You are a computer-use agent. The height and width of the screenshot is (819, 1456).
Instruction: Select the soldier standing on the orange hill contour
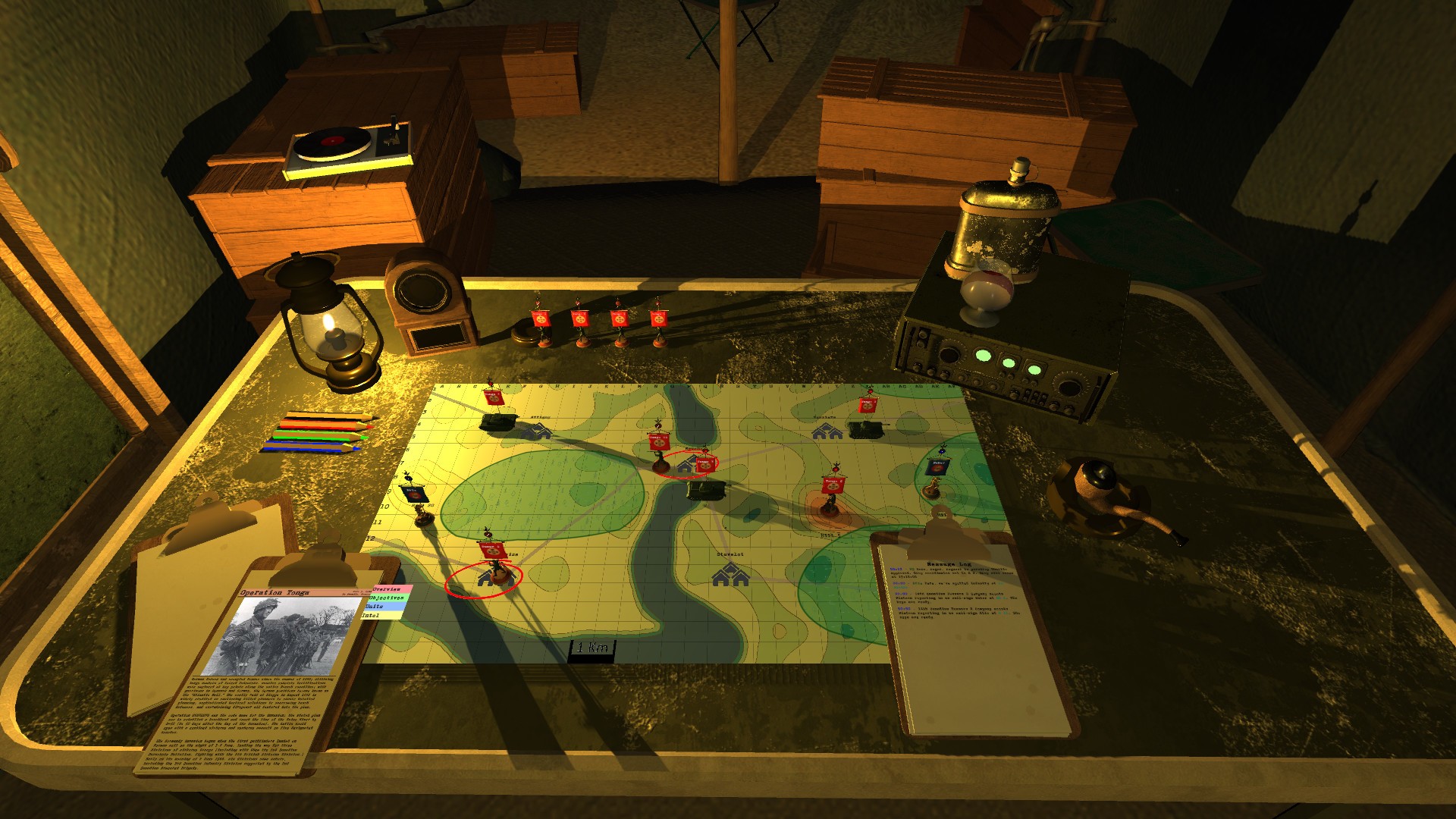coord(832,506)
